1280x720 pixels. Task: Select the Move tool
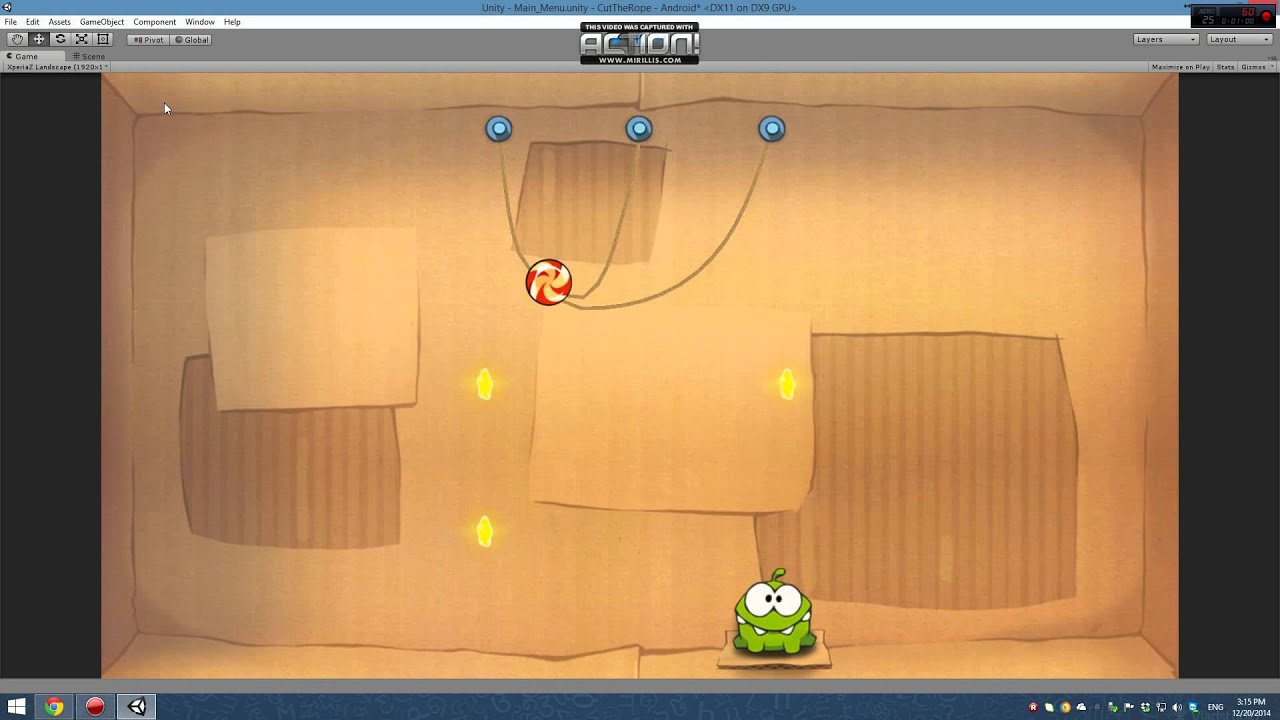coord(38,39)
